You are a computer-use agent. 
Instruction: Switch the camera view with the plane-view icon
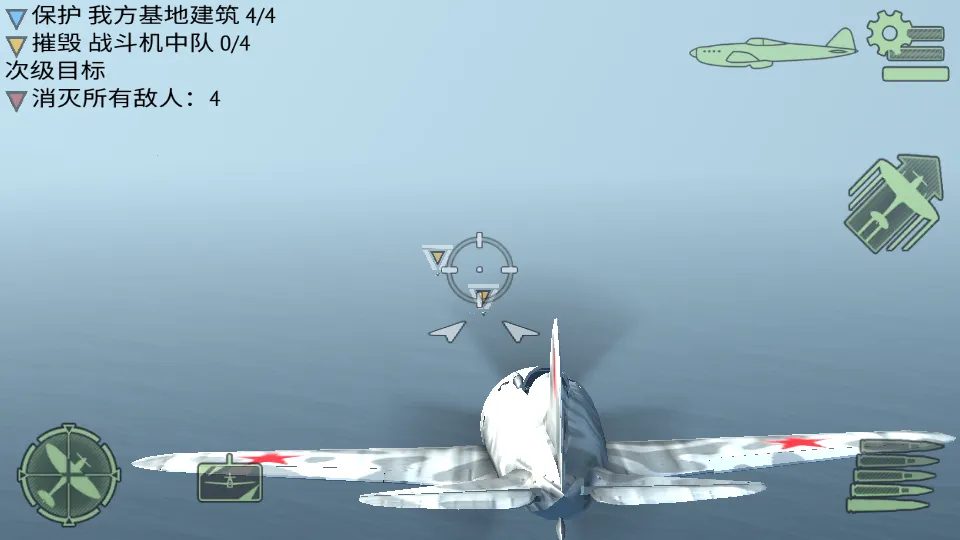click(x=229, y=482)
